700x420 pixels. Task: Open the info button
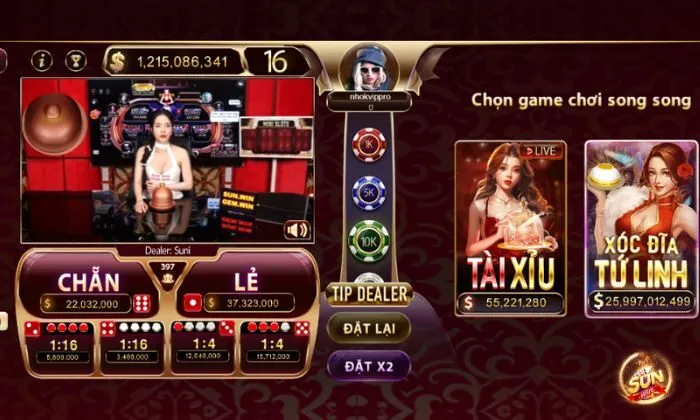[42, 61]
